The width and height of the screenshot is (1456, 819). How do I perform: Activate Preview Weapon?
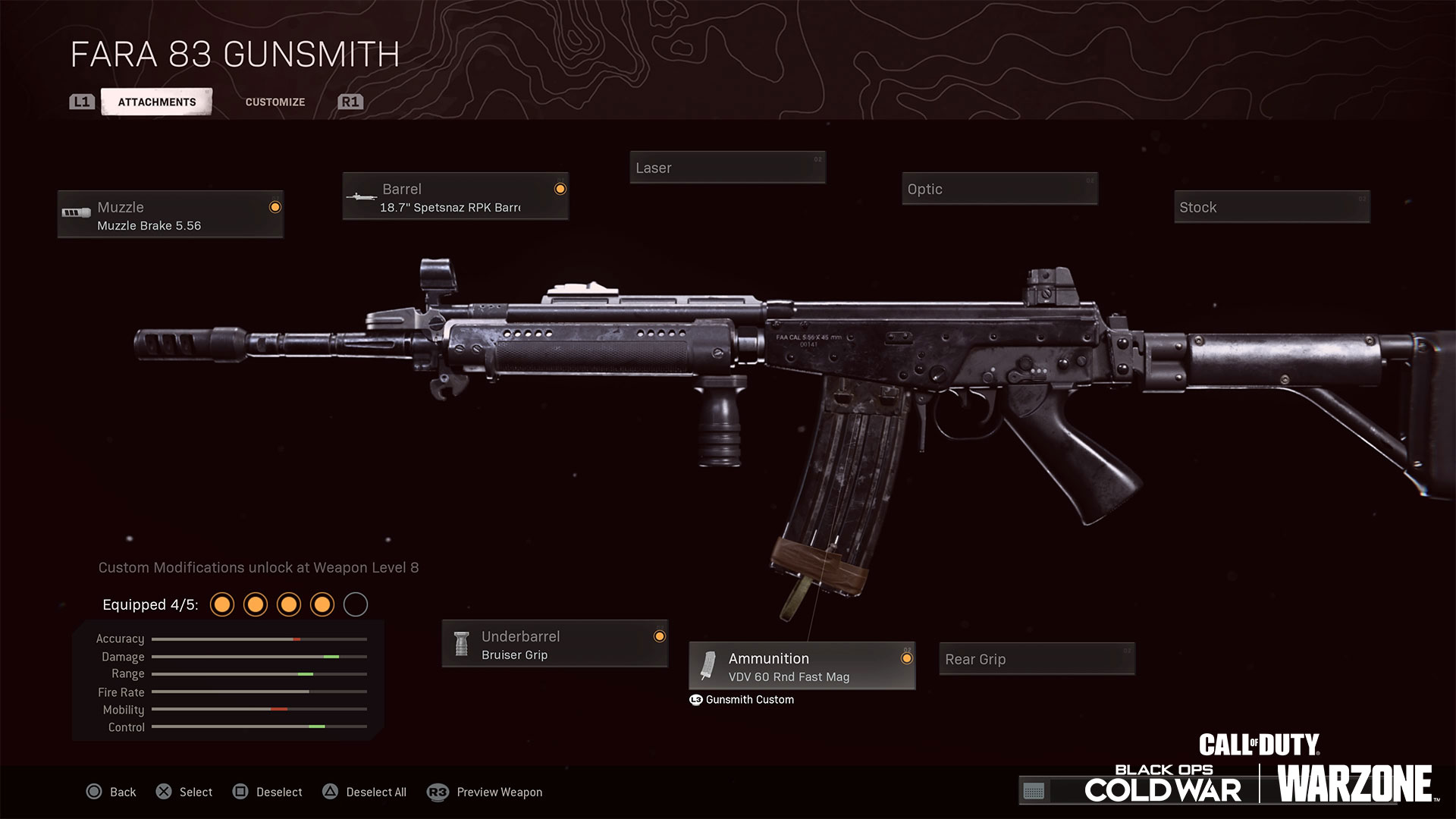(485, 792)
